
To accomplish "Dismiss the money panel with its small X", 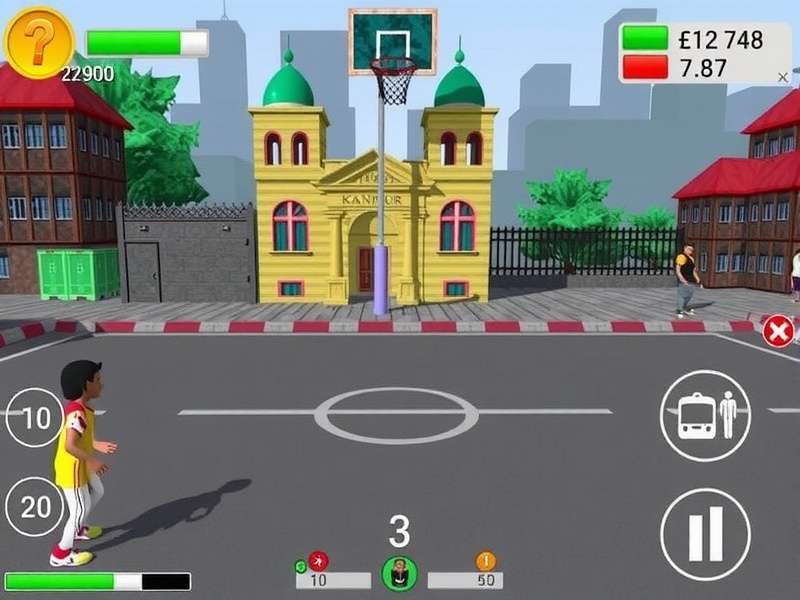I will pos(782,75).
